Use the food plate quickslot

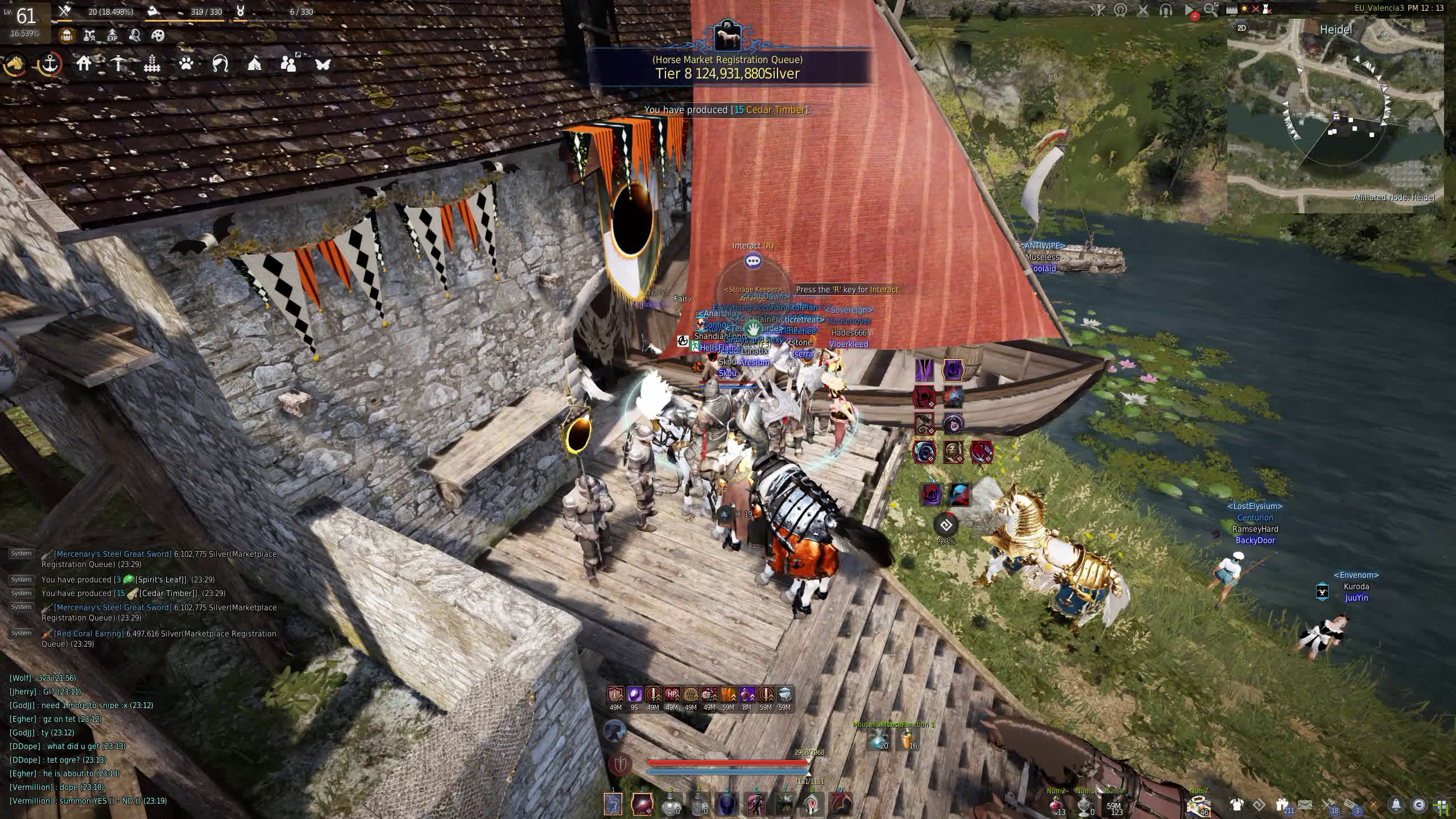coord(1198,805)
